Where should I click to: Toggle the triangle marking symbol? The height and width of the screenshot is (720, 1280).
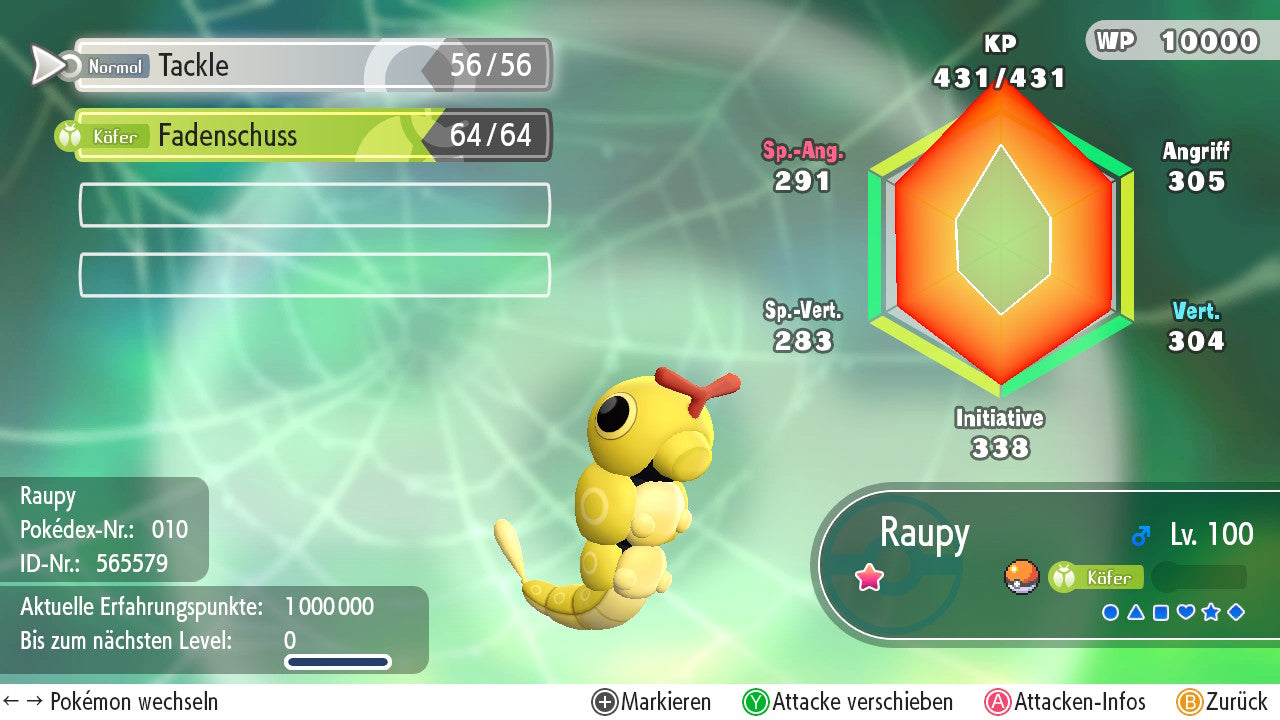click(1135, 612)
